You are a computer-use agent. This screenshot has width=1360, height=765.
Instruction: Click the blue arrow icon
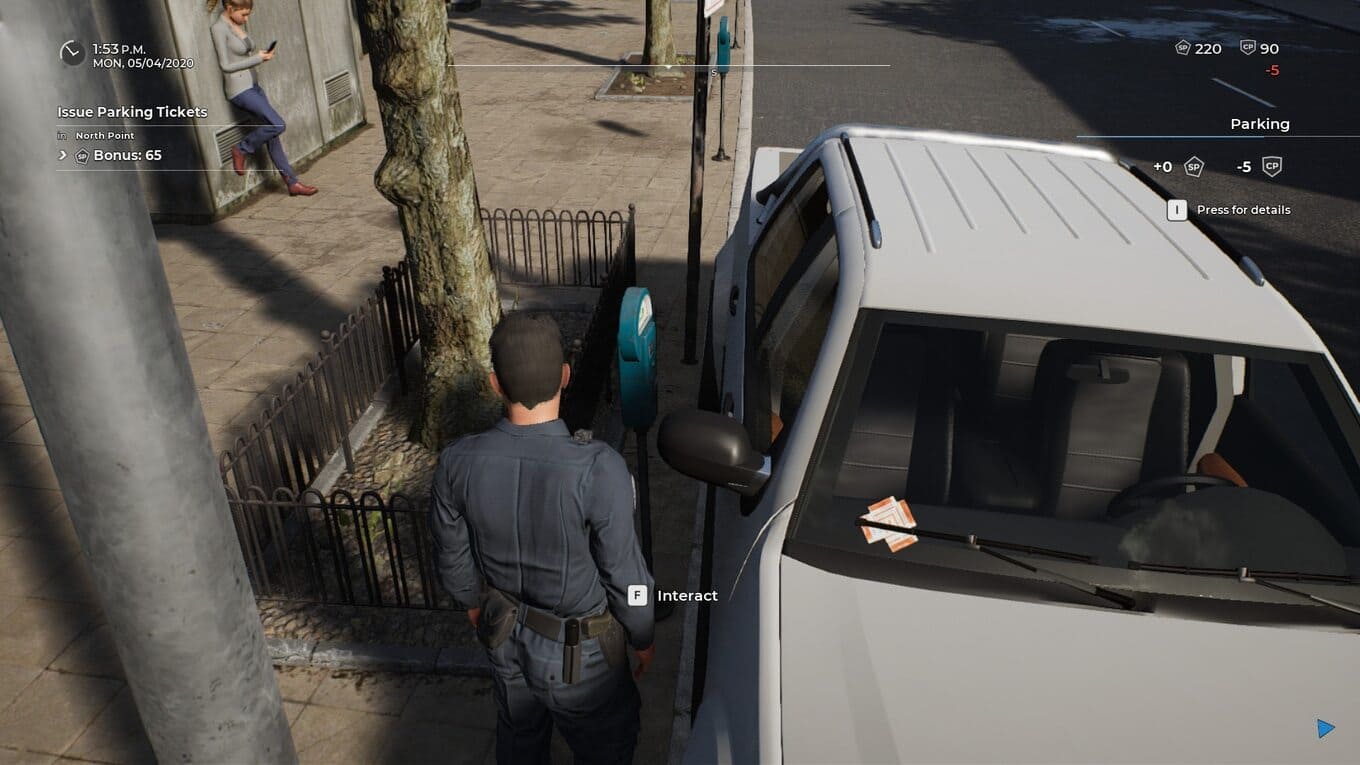pos(1326,728)
